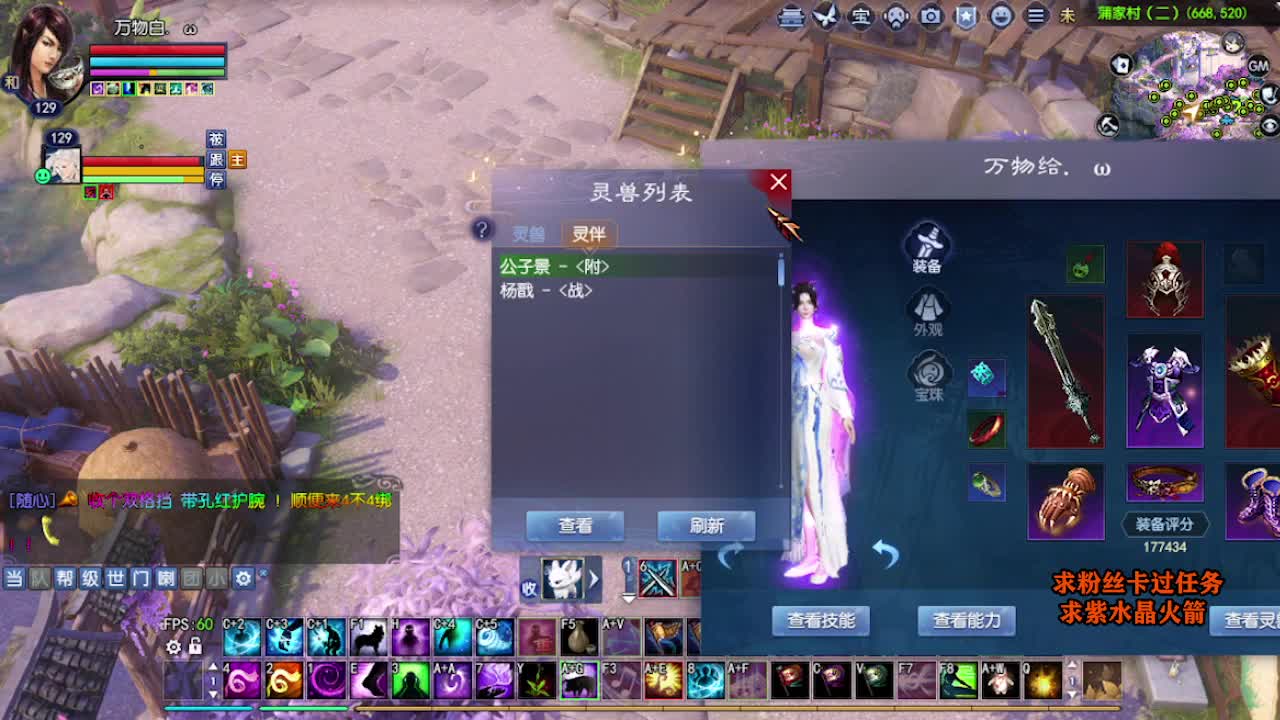The image size is (1280, 720).
Task: Click the butterfly wings icon in the top bar
Action: coord(825,15)
